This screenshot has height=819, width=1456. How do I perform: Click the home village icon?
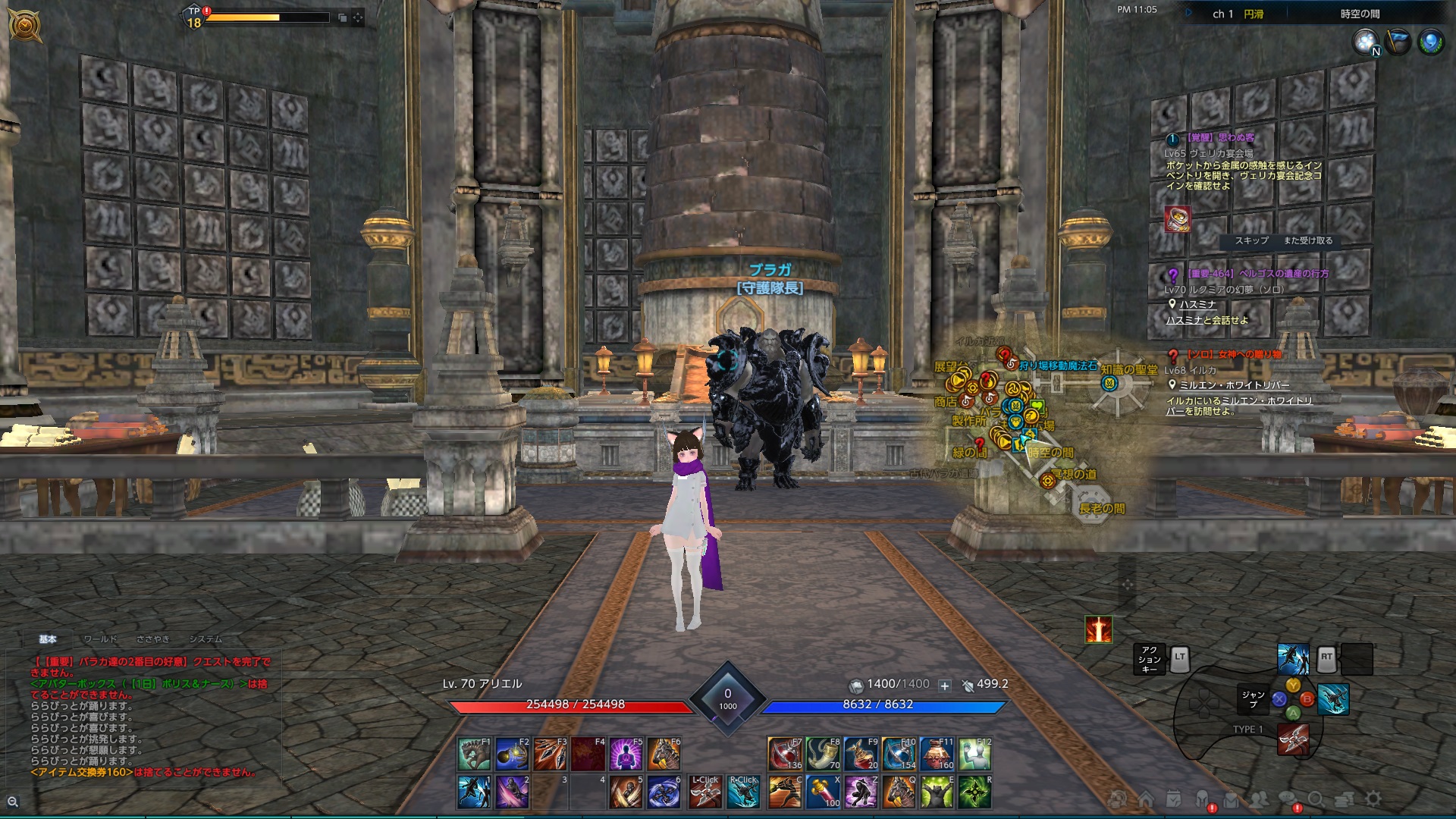(1147, 799)
